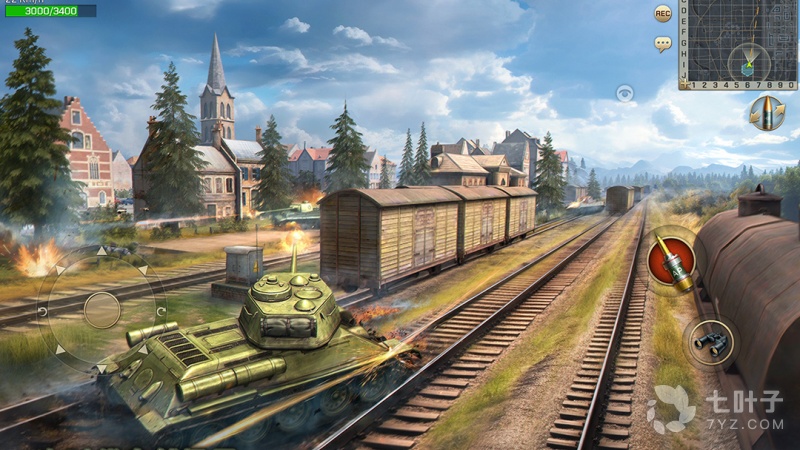The image size is (800, 450).
Task: Toggle the eye view icon
Action: click(x=625, y=94)
